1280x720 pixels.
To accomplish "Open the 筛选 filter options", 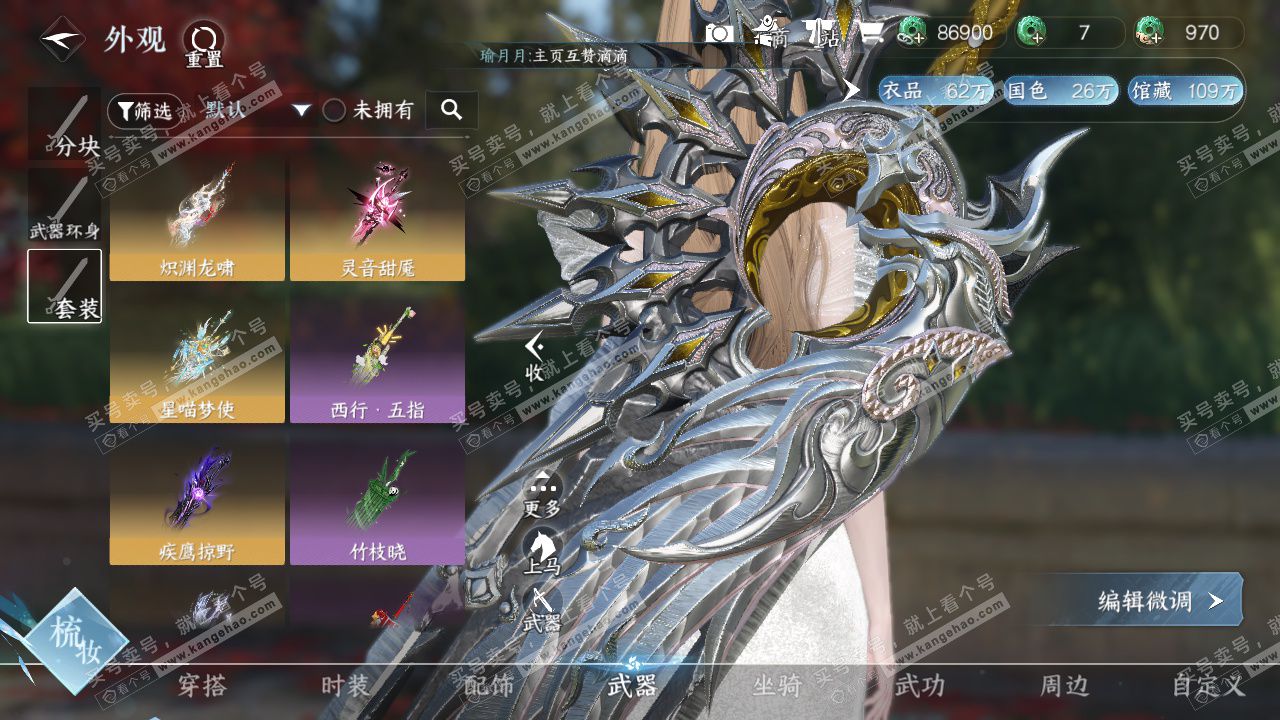I will (x=145, y=111).
